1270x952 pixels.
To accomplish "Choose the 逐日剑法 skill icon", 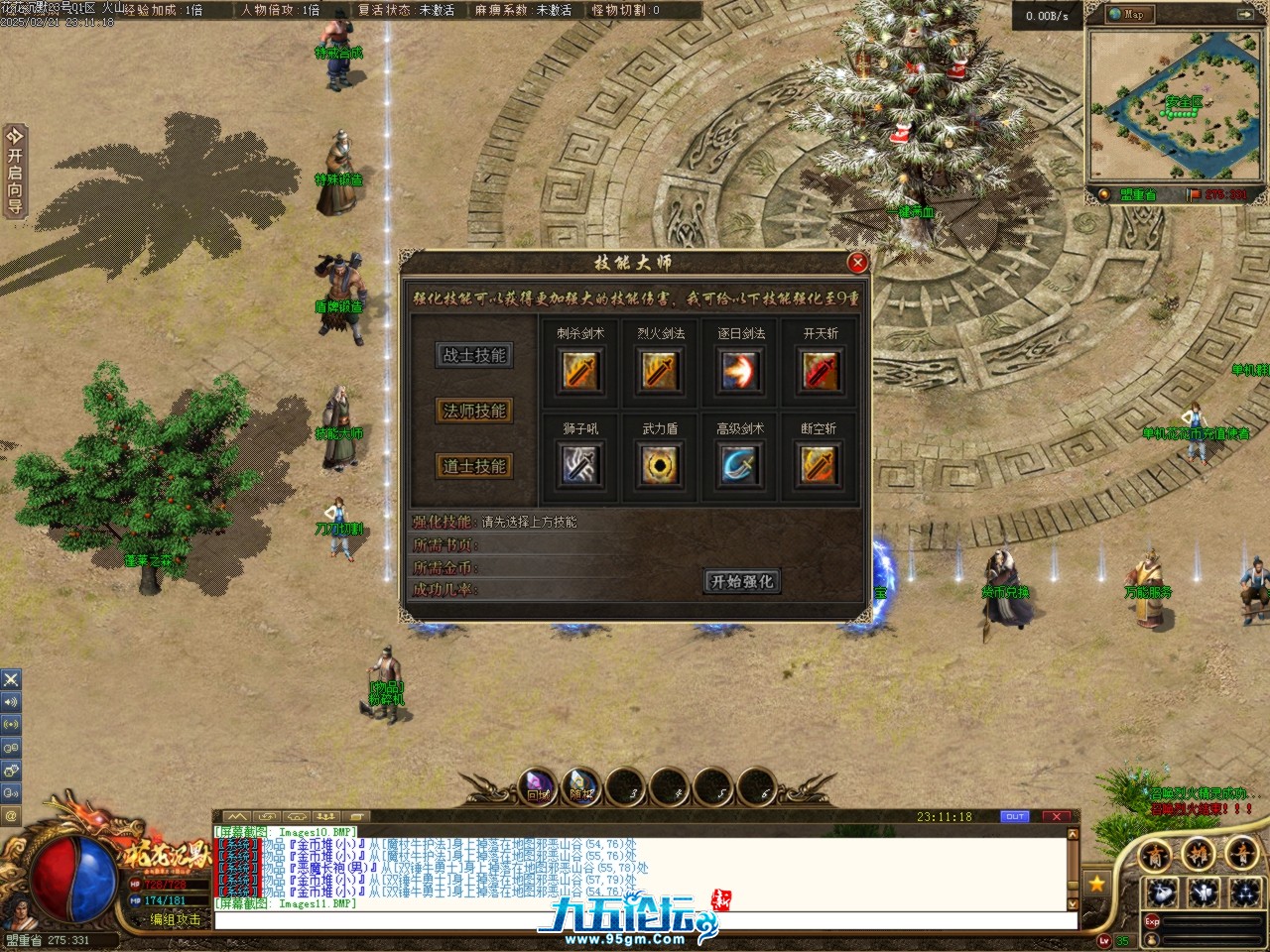I will point(741,372).
